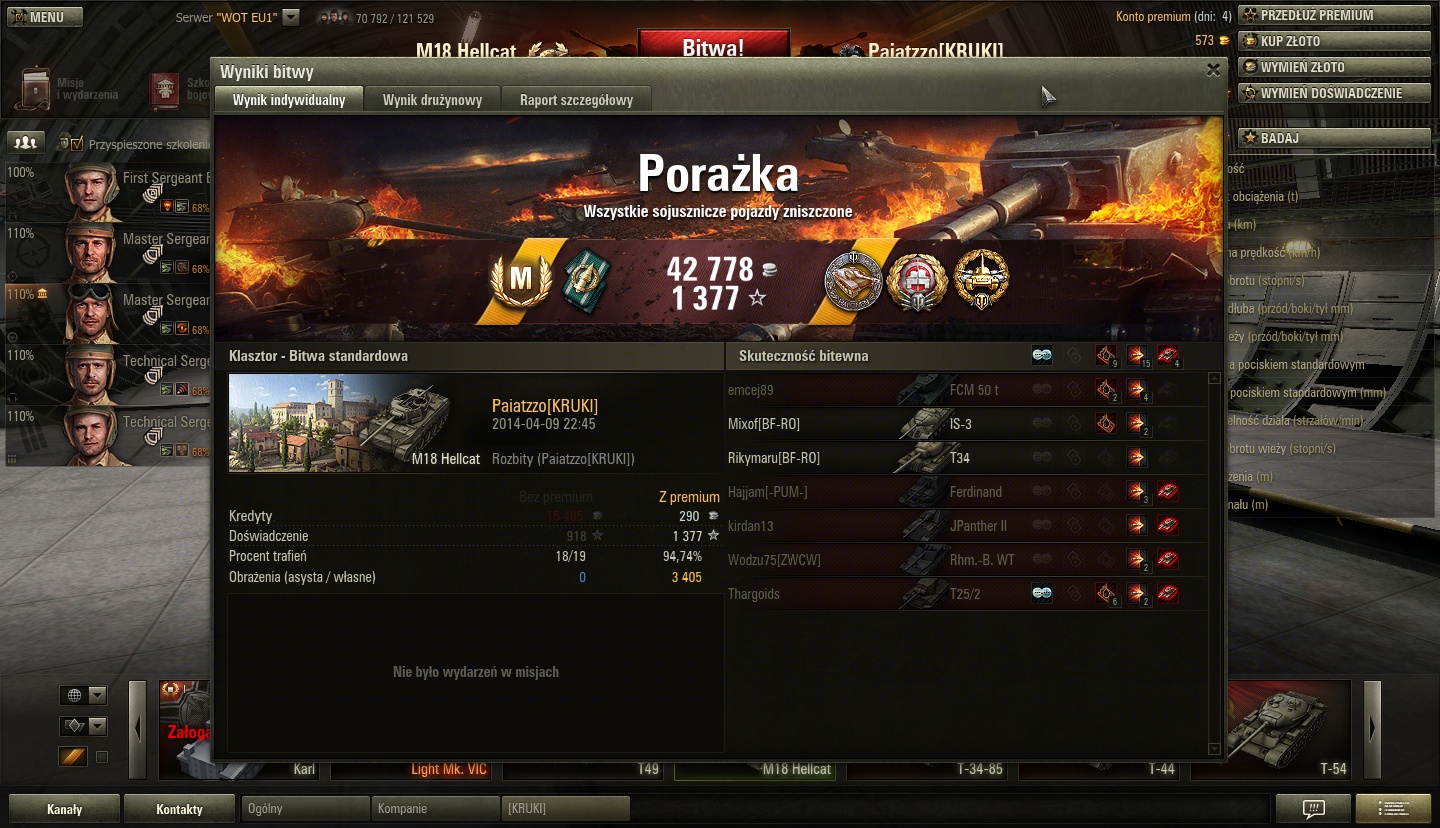Start a battle with the Bitwa! button
Viewport: 1440px width, 828px height.
coord(713,47)
